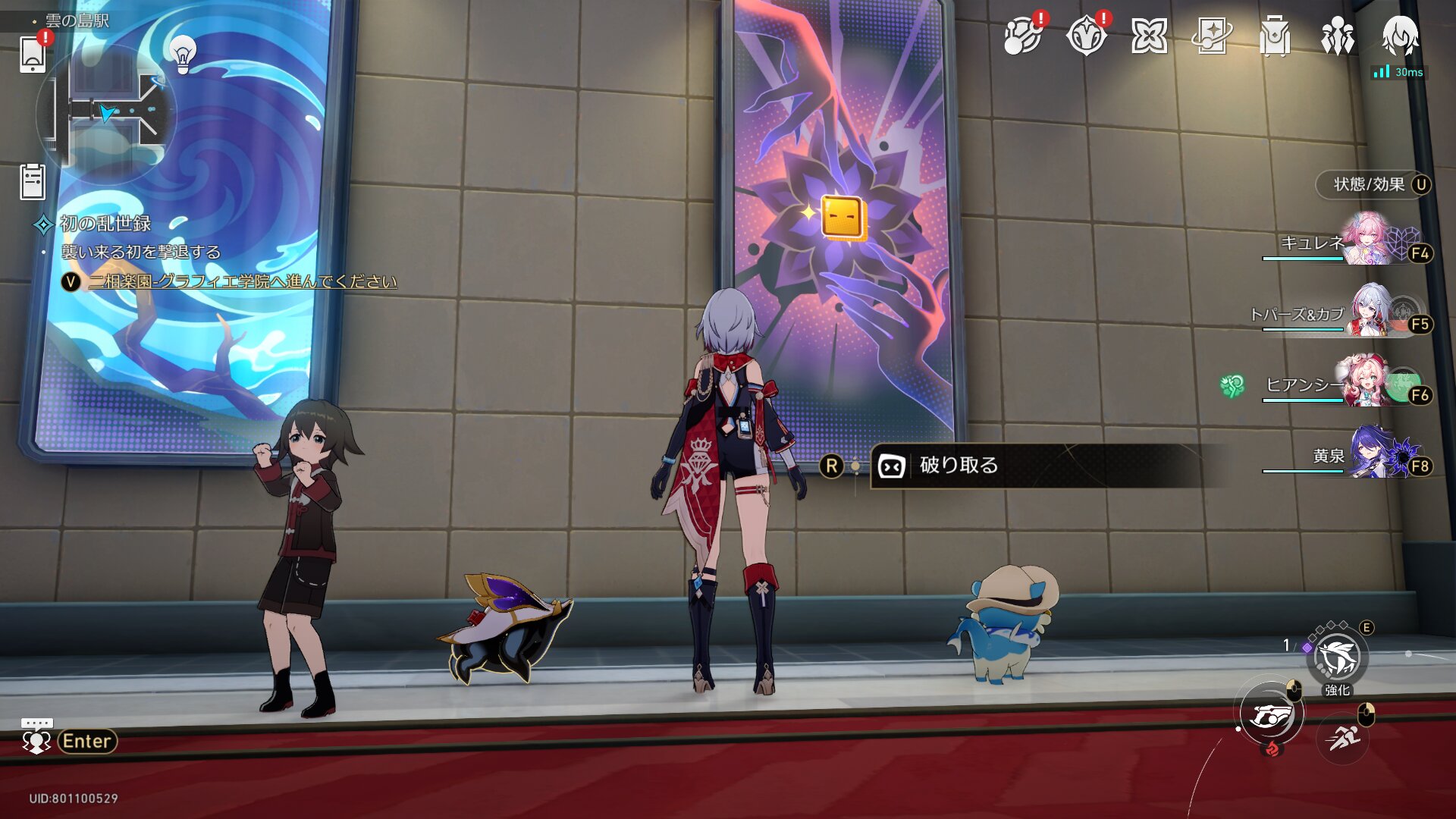This screenshot has width=1456, height=819.
Task: Open the circular minimap
Action: [x=107, y=114]
